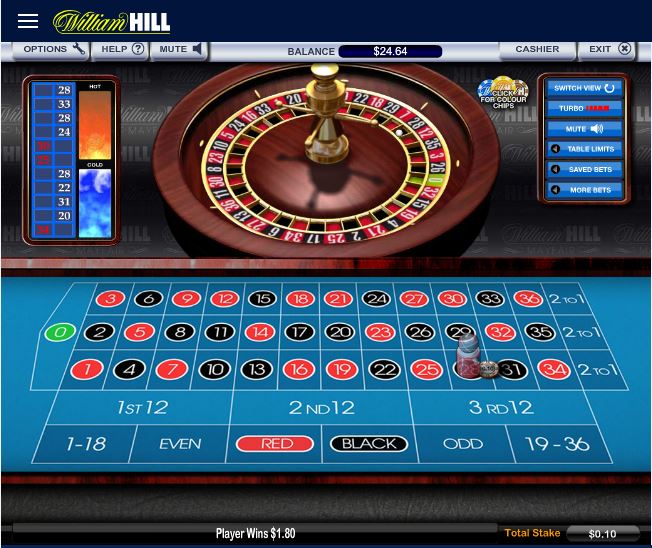The height and width of the screenshot is (548, 652).
Task: Open the More Bets panel
Action: click(x=585, y=190)
